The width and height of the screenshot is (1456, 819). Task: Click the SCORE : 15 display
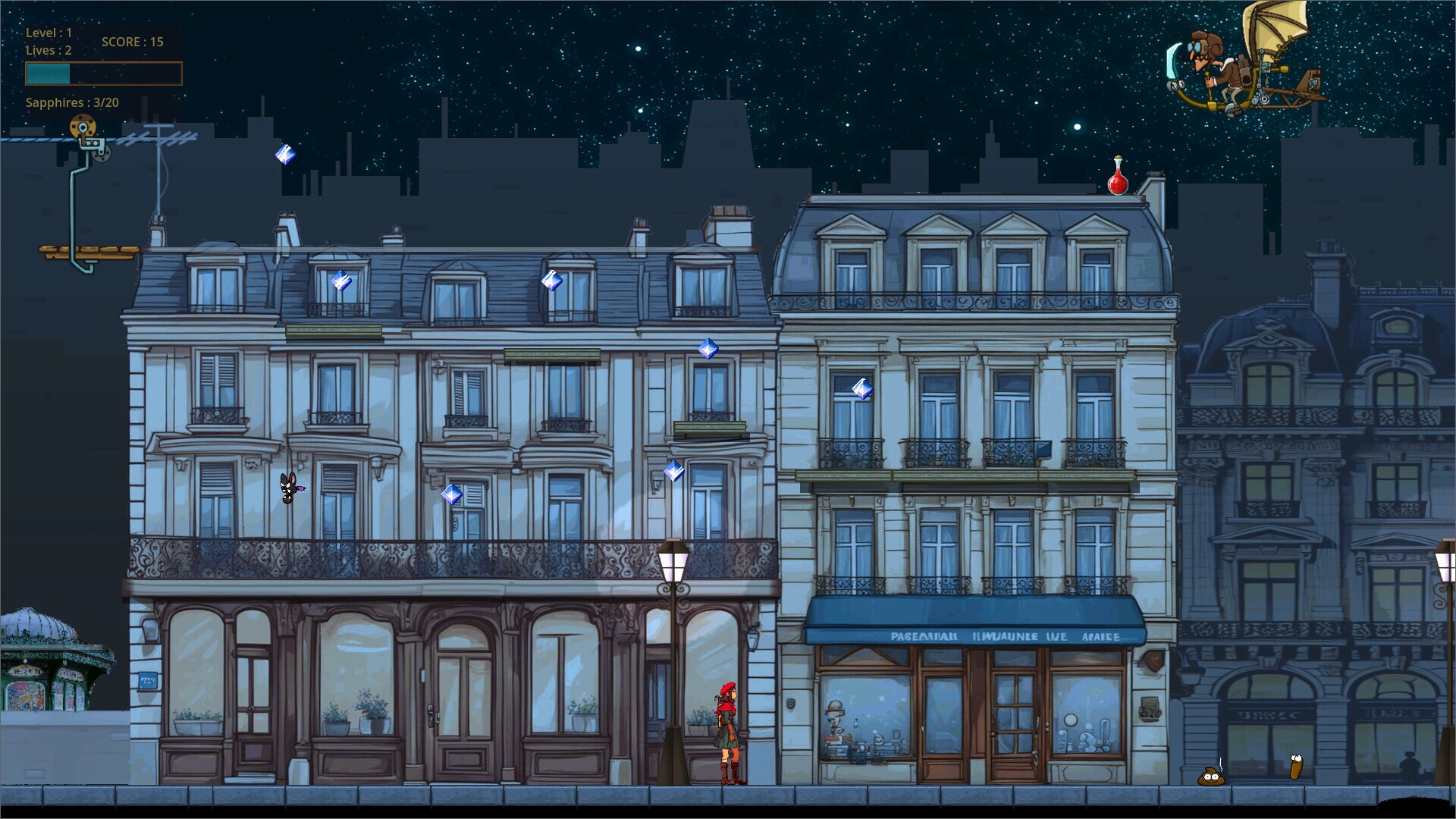coord(132,42)
